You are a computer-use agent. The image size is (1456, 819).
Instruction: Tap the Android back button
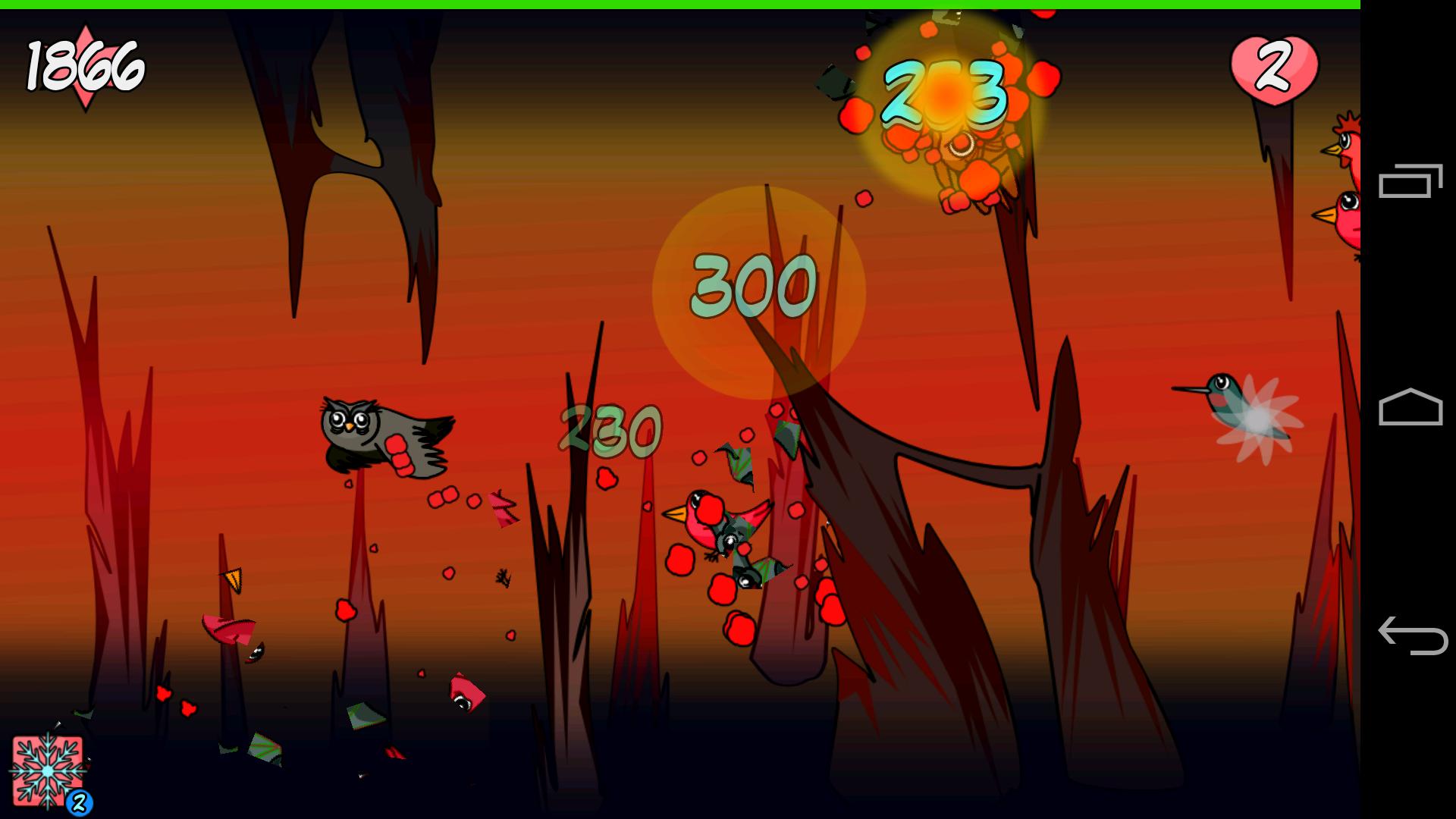[x=1411, y=635]
